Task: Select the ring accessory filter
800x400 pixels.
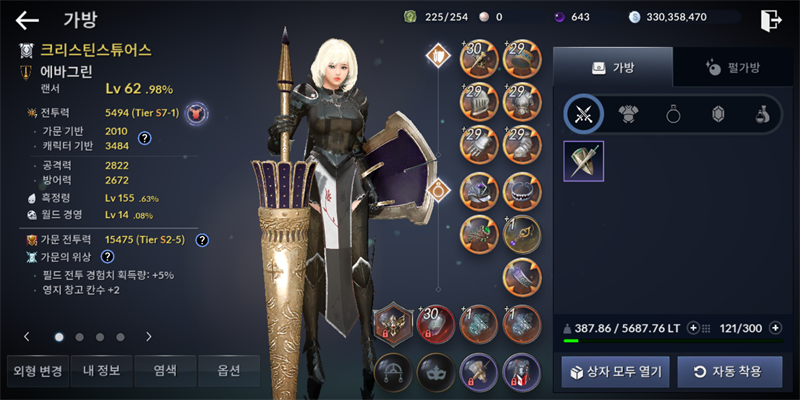Action: pos(673,114)
